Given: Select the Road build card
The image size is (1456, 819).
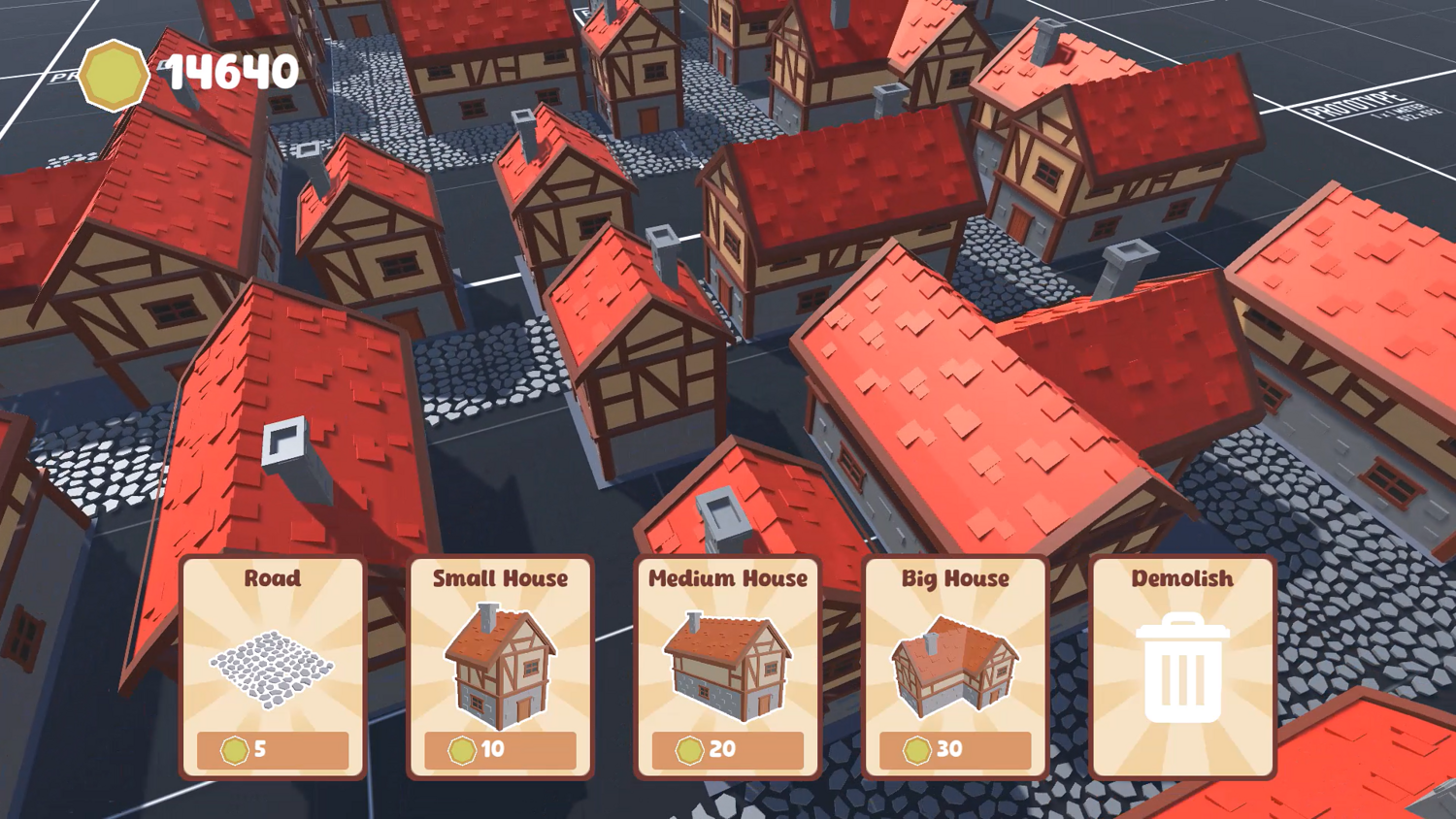Looking at the screenshot, I should (x=273, y=668).
